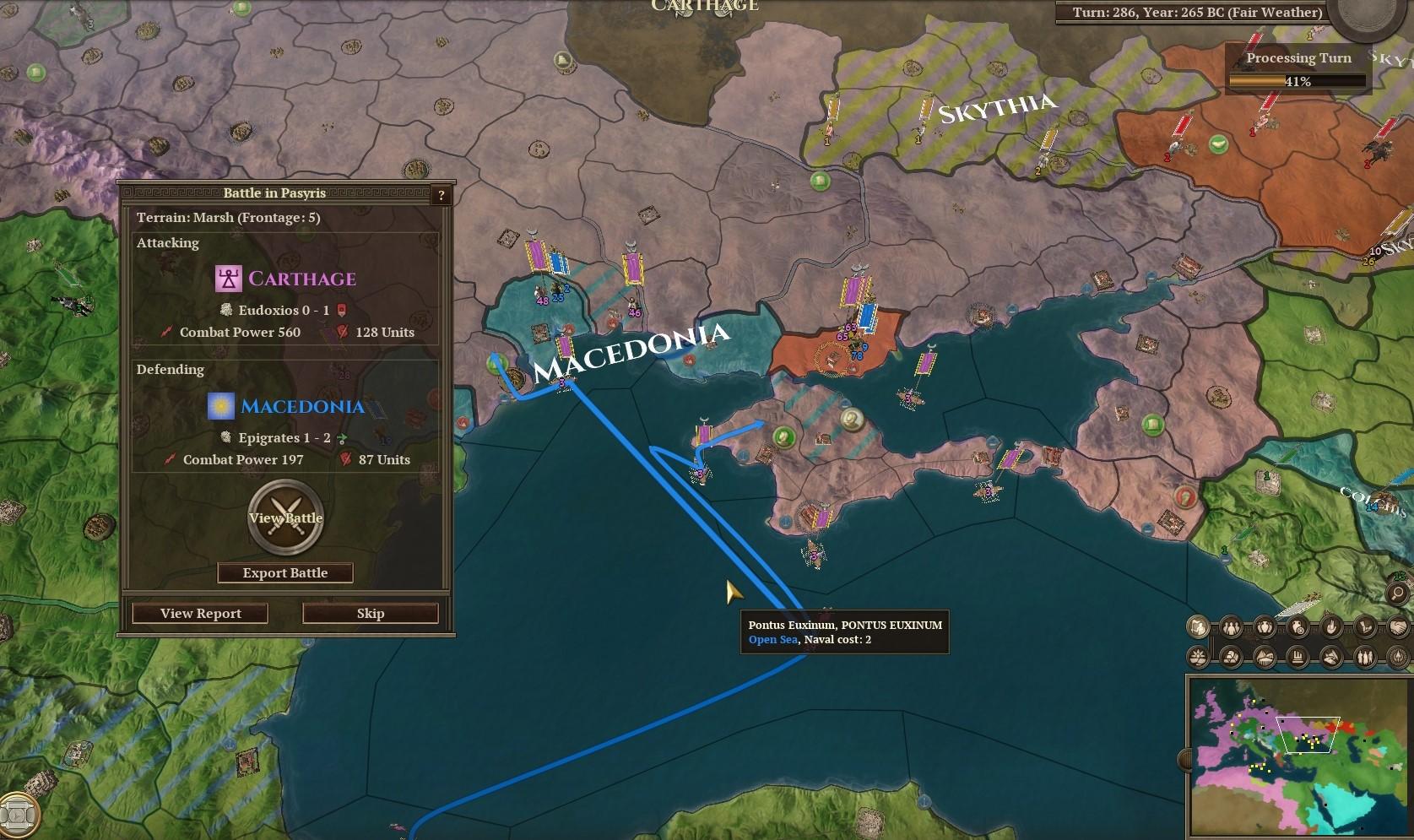This screenshot has width=1414, height=840.
Task: Select the handshake diplomacy map mode
Action: pos(1397,627)
